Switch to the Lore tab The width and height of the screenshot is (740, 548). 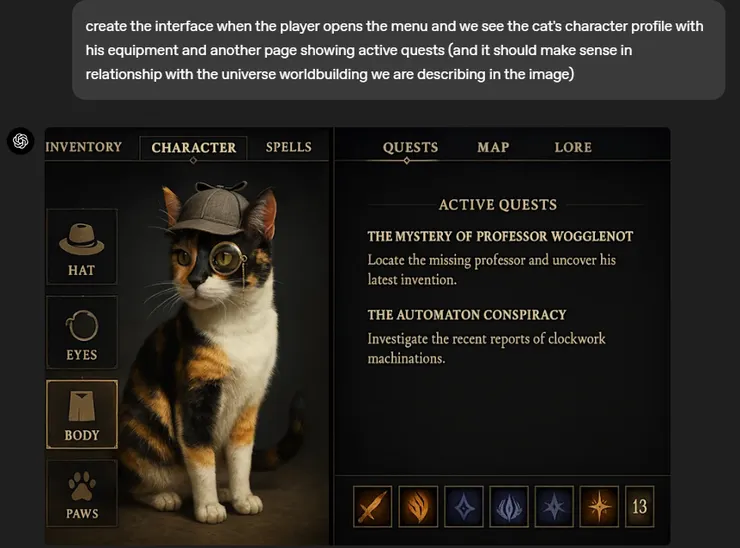coord(573,147)
